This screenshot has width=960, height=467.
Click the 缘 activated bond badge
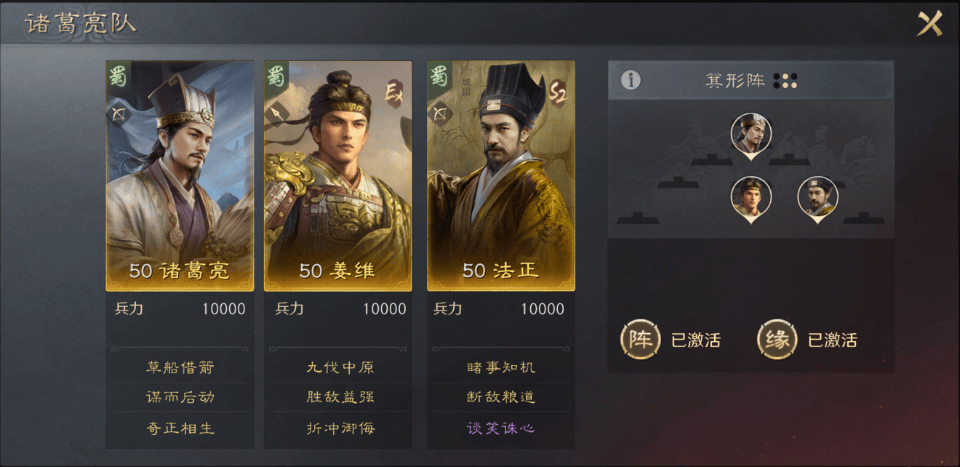tap(776, 339)
